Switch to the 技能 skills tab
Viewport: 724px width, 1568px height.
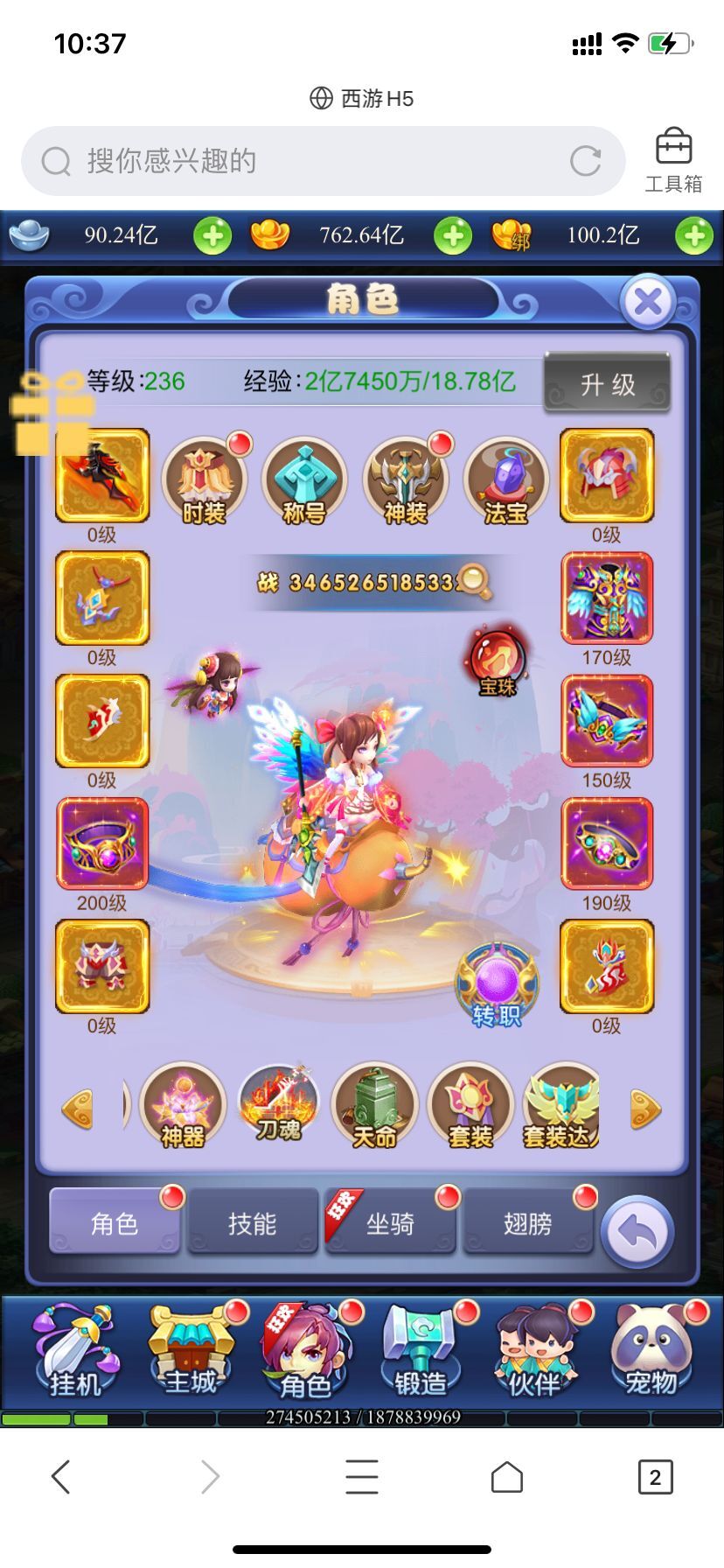252,1222
